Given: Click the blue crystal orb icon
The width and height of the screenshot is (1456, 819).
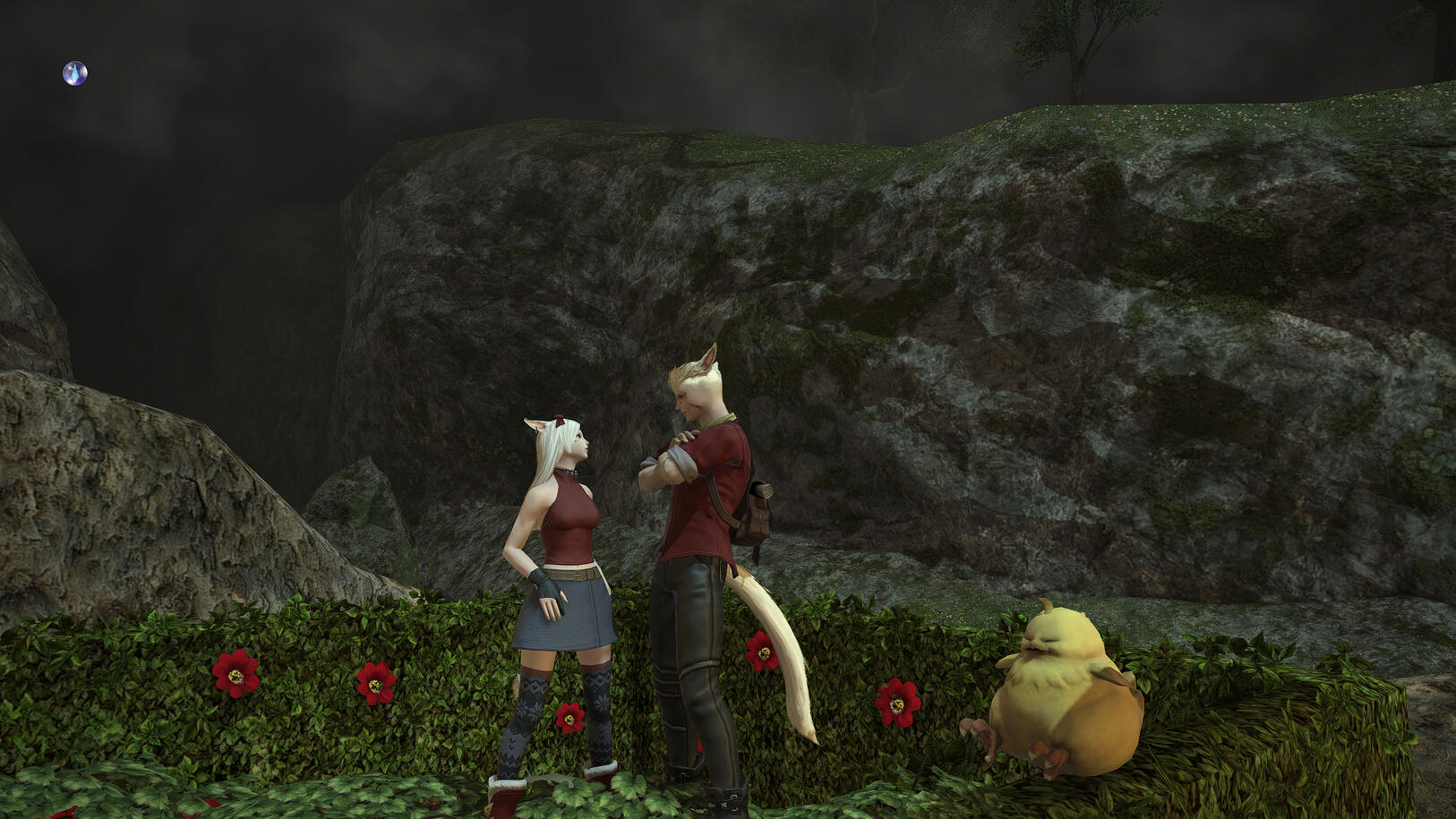Looking at the screenshot, I should (x=75, y=73).
